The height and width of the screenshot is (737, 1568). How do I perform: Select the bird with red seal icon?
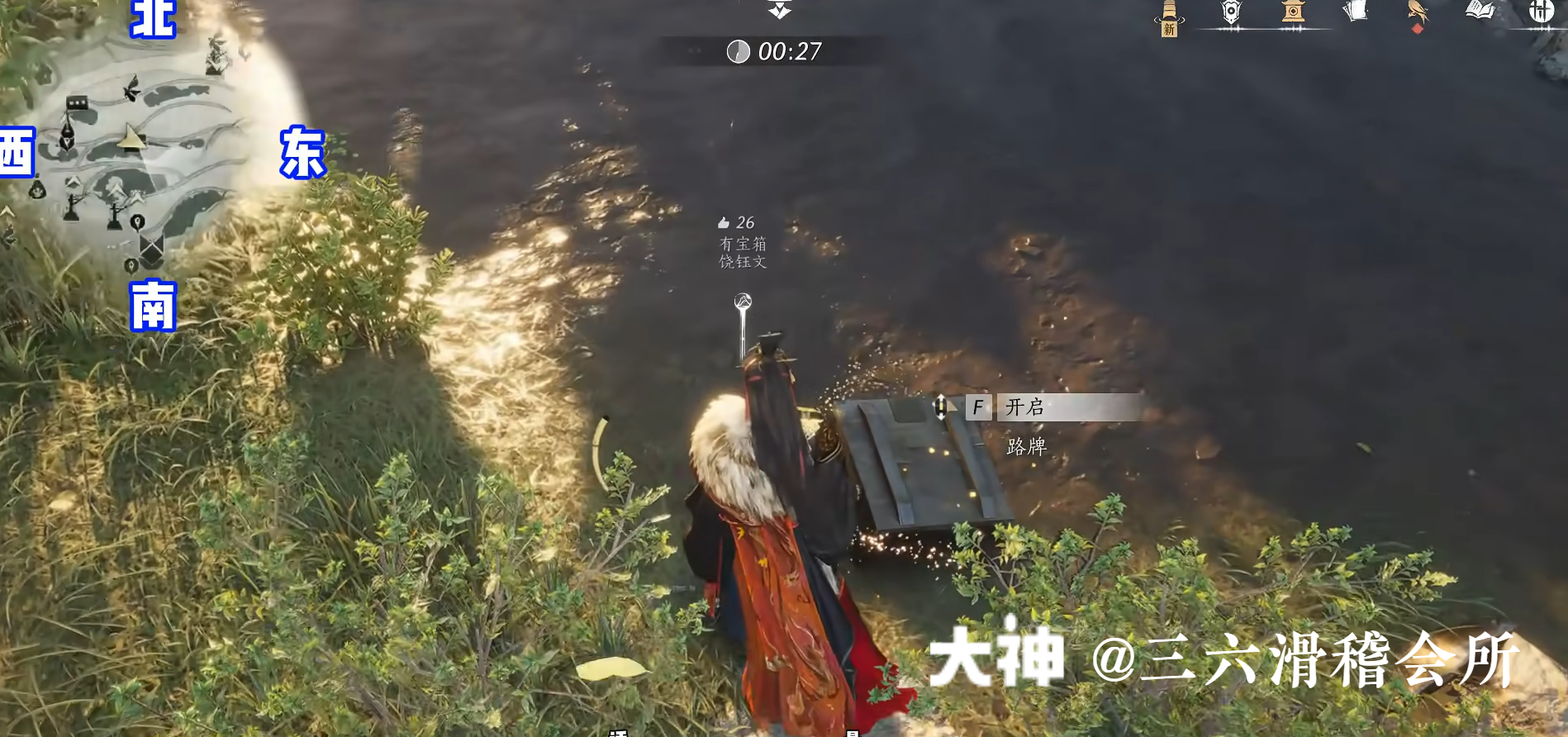(x=1417, y=12)
